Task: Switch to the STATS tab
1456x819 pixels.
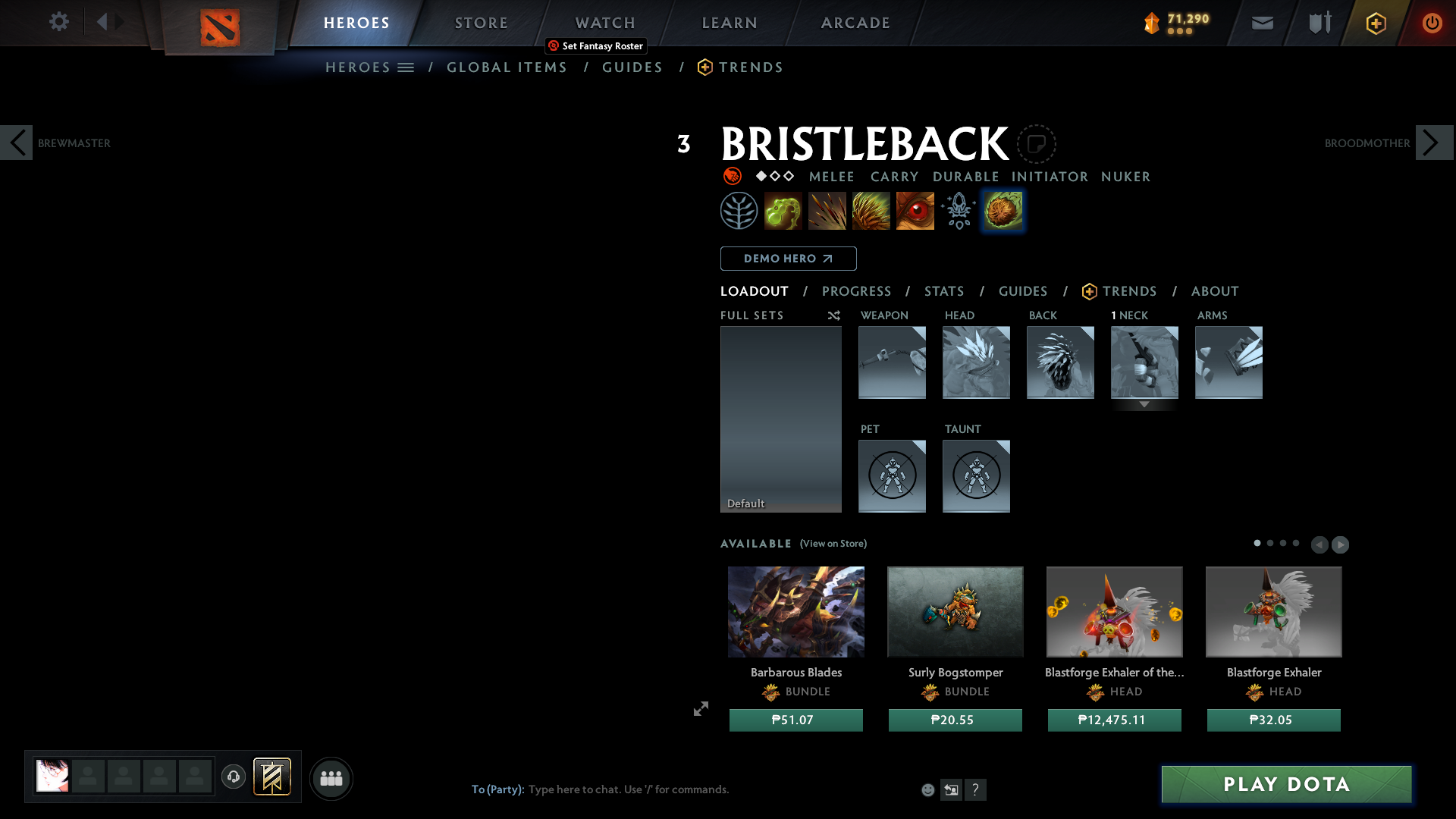Action: [x=943, y=290]
